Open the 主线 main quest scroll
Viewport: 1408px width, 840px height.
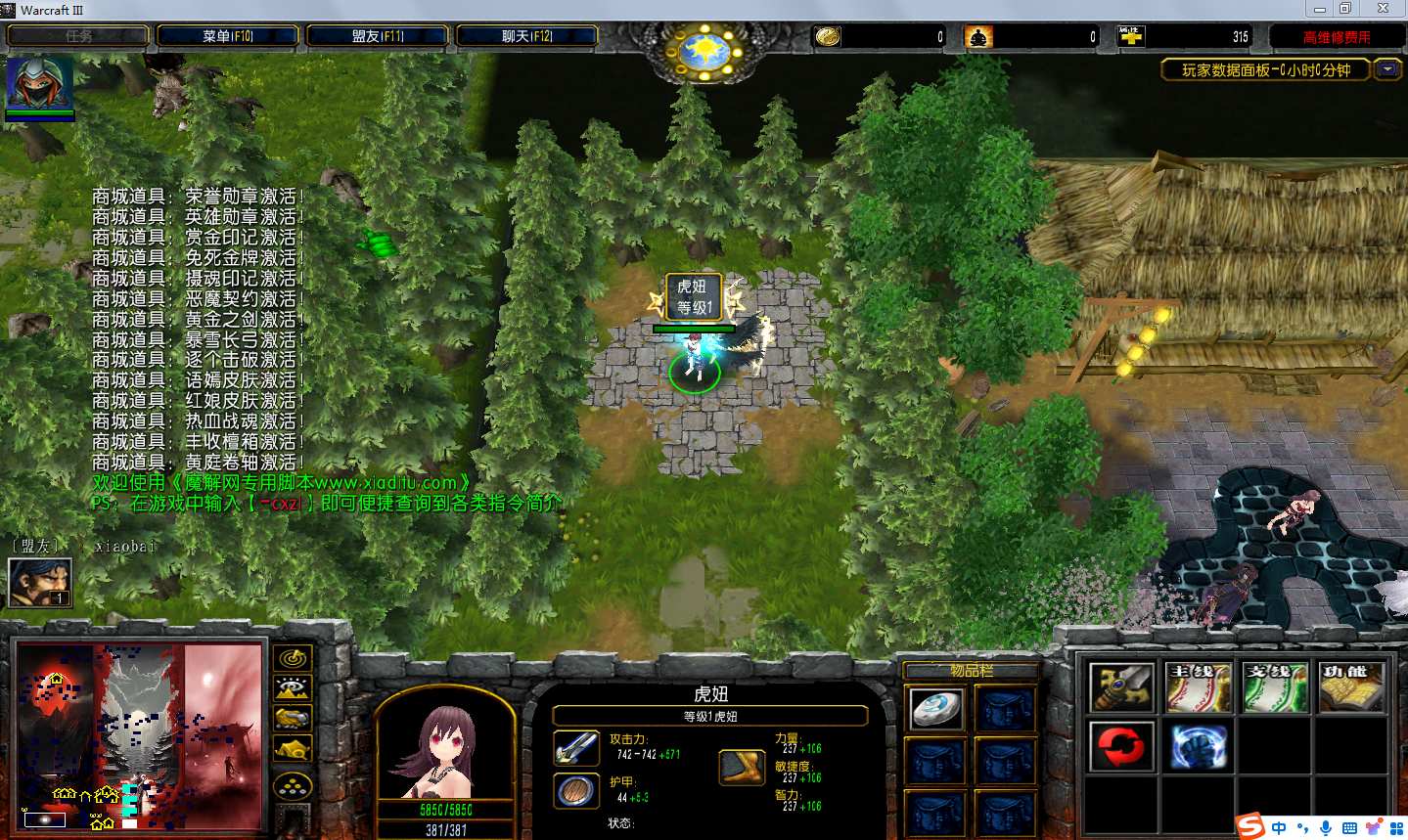click(x=1198, y=687)
